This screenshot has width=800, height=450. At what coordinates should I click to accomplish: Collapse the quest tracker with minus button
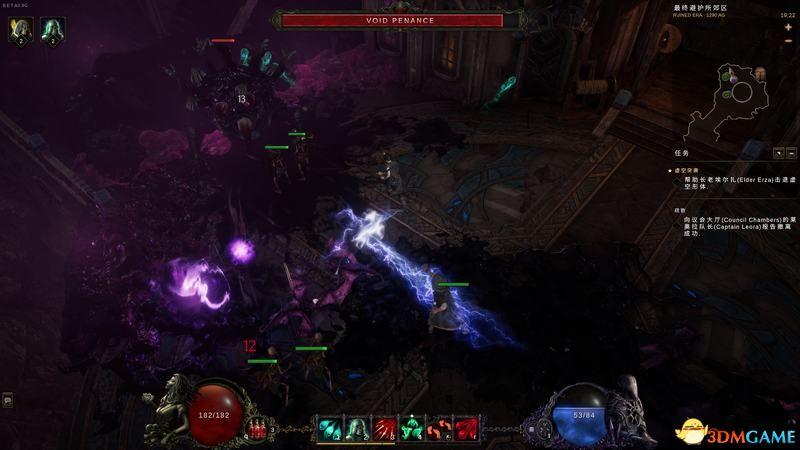pos(790,153)
